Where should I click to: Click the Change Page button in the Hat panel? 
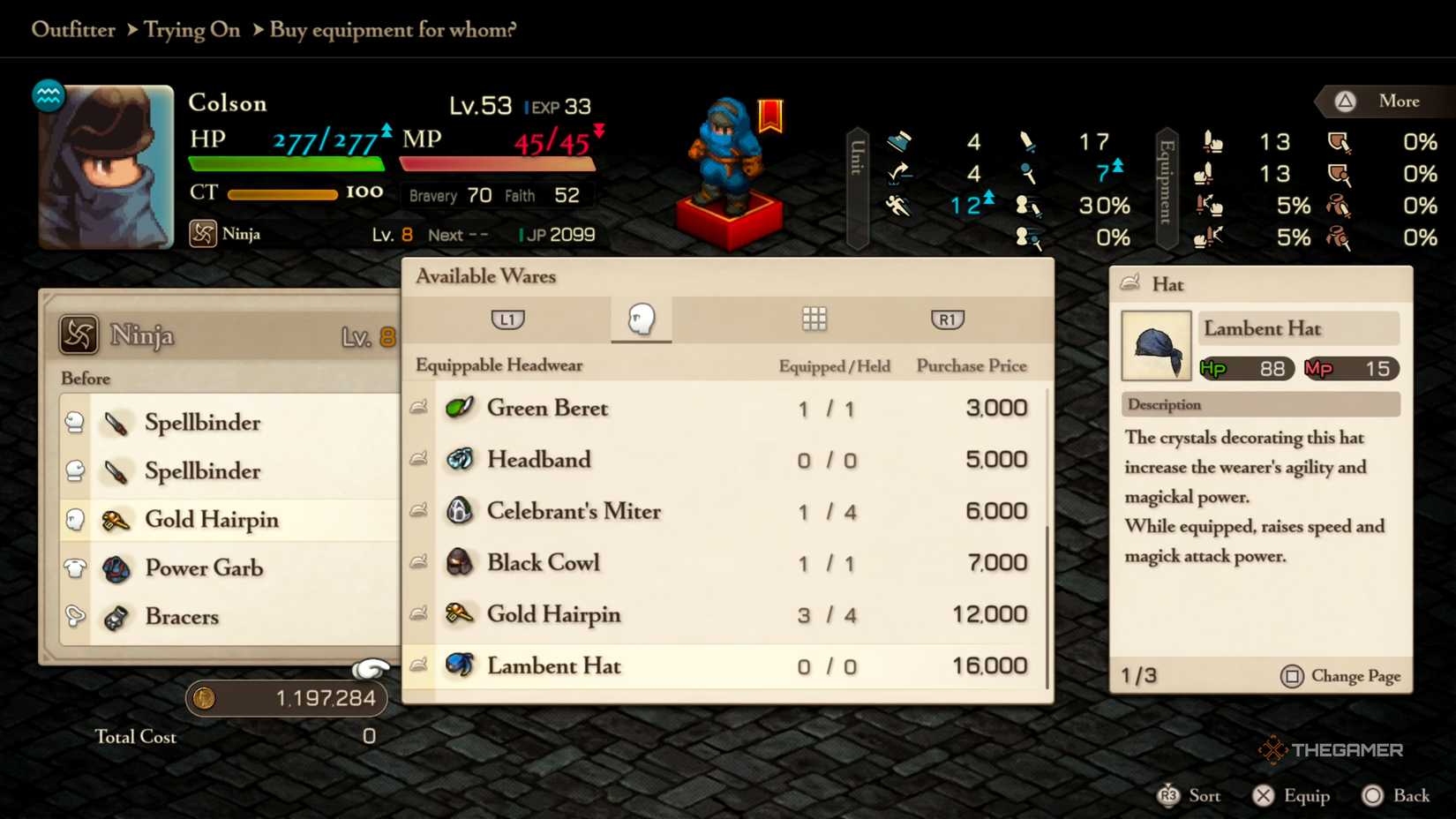click(x=1340, y=676)
